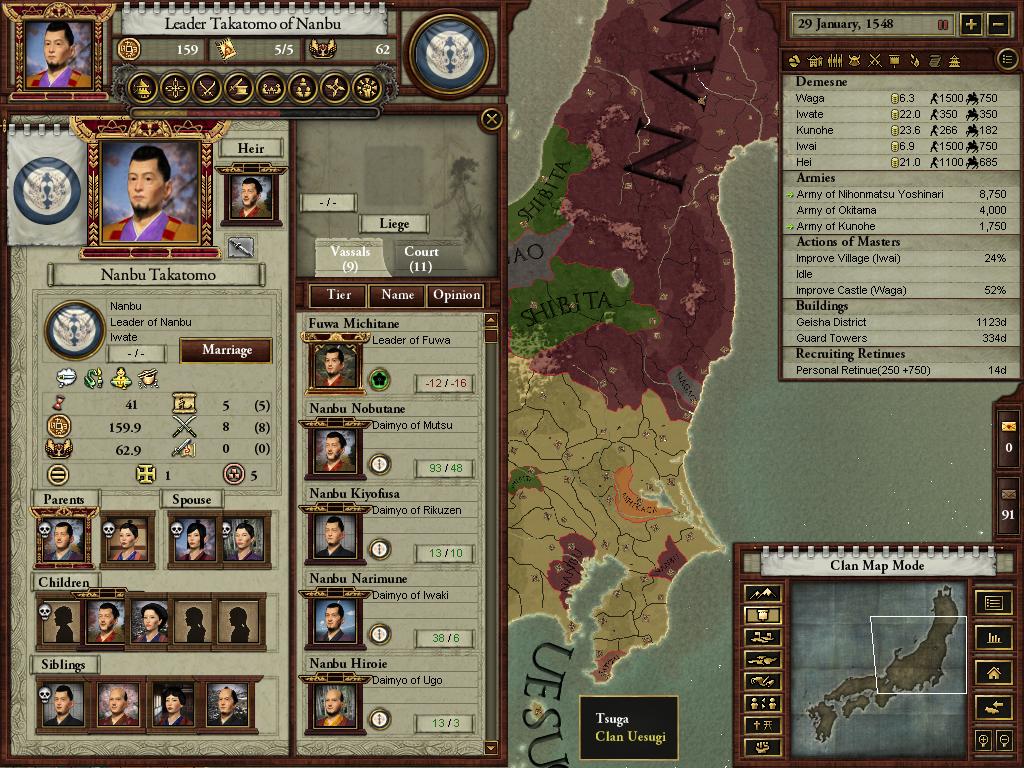Image resolution: width=1024 pixels, height=768 pixels.
Task: Sort vassal list by Opinion
Action: 456,295
